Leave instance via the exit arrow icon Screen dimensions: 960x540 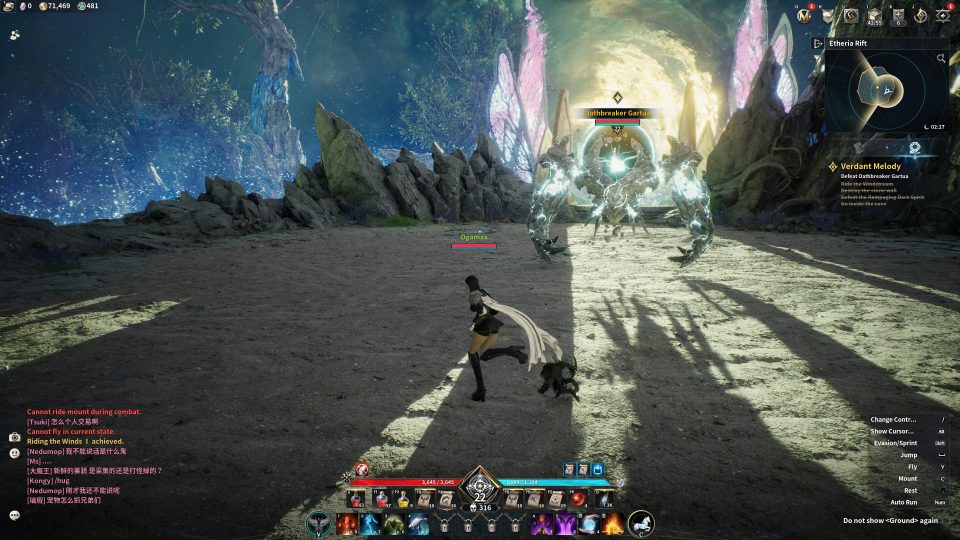[x=818, y=44]
